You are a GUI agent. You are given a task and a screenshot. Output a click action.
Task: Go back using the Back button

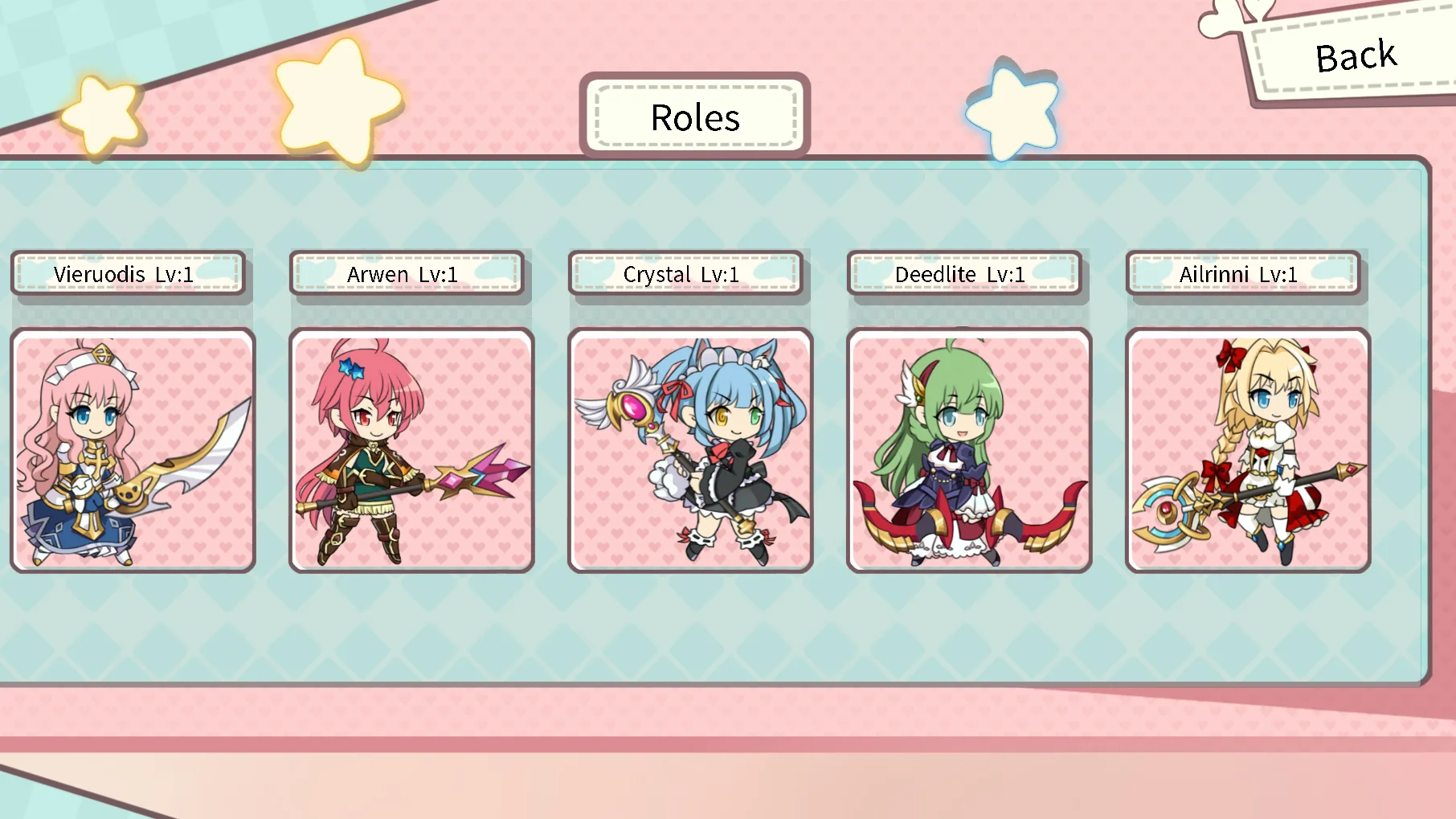[x=1356, y=57]
